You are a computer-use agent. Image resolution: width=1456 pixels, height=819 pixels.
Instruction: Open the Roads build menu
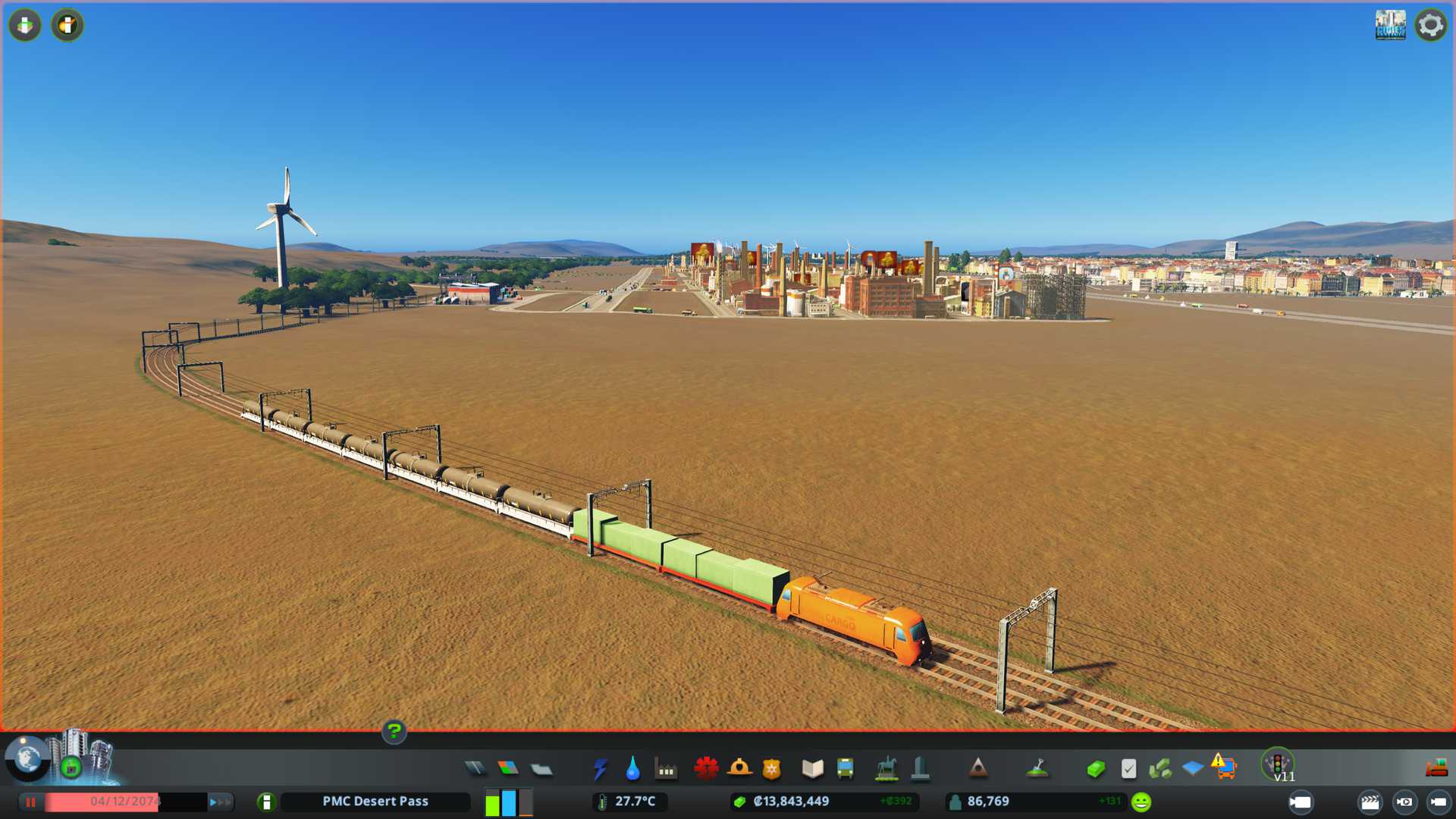pyautogui.click(x=475, y=769)
